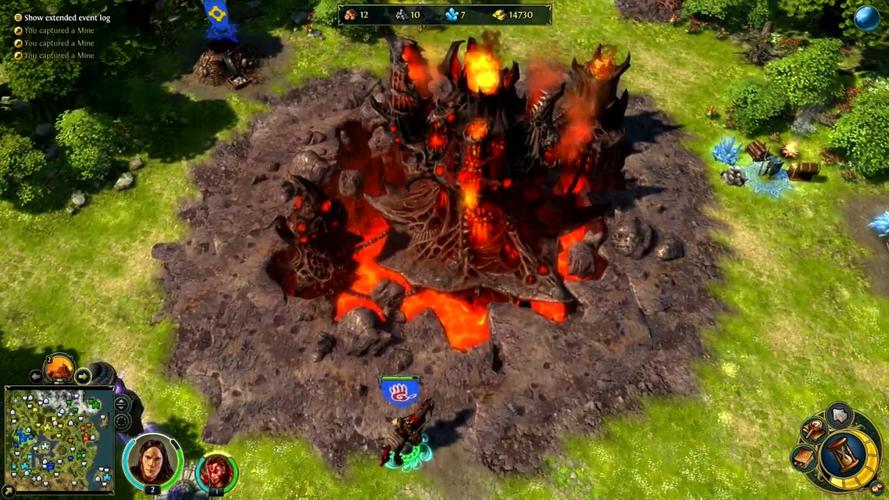889x500 pixels.
Task: Select next town with the right arrow
Action: pyautogui.click(x=83, y=376)
